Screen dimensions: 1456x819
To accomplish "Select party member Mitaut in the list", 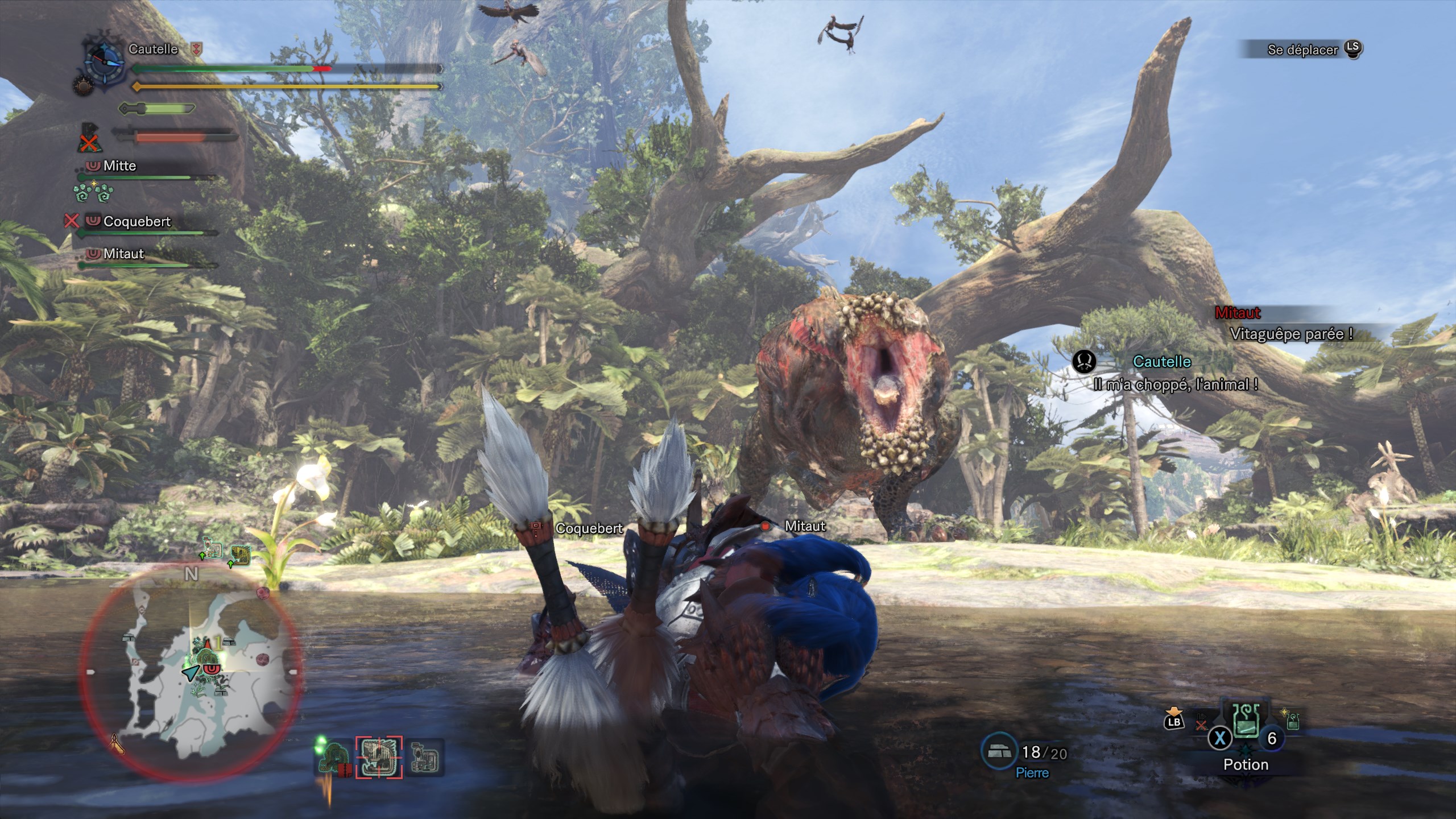I will (123, 254).
